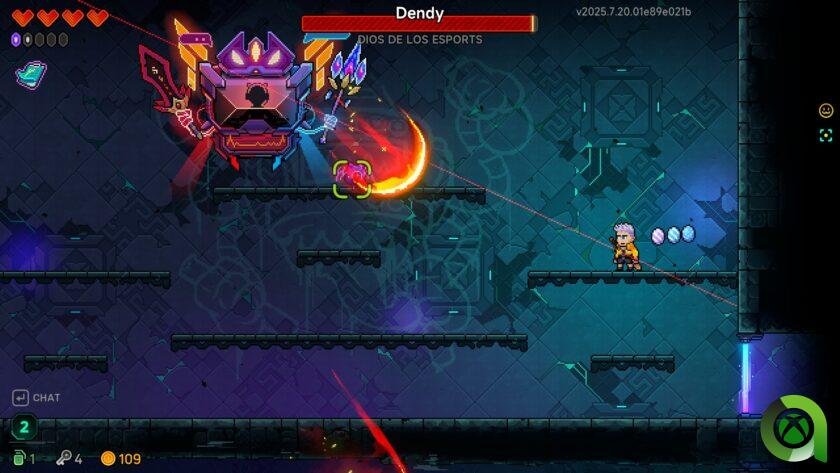
Task: Click the emoji smiley face icon
Action: click(x=826, y=111)
